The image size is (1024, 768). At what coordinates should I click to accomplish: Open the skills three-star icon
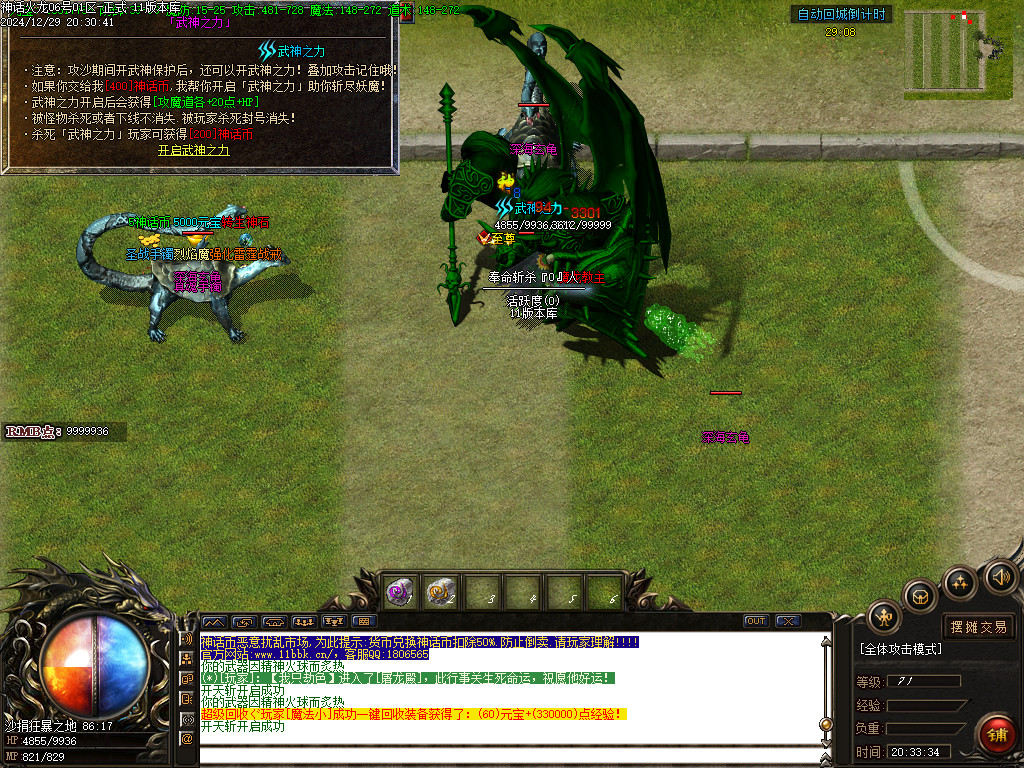point(960,582)
